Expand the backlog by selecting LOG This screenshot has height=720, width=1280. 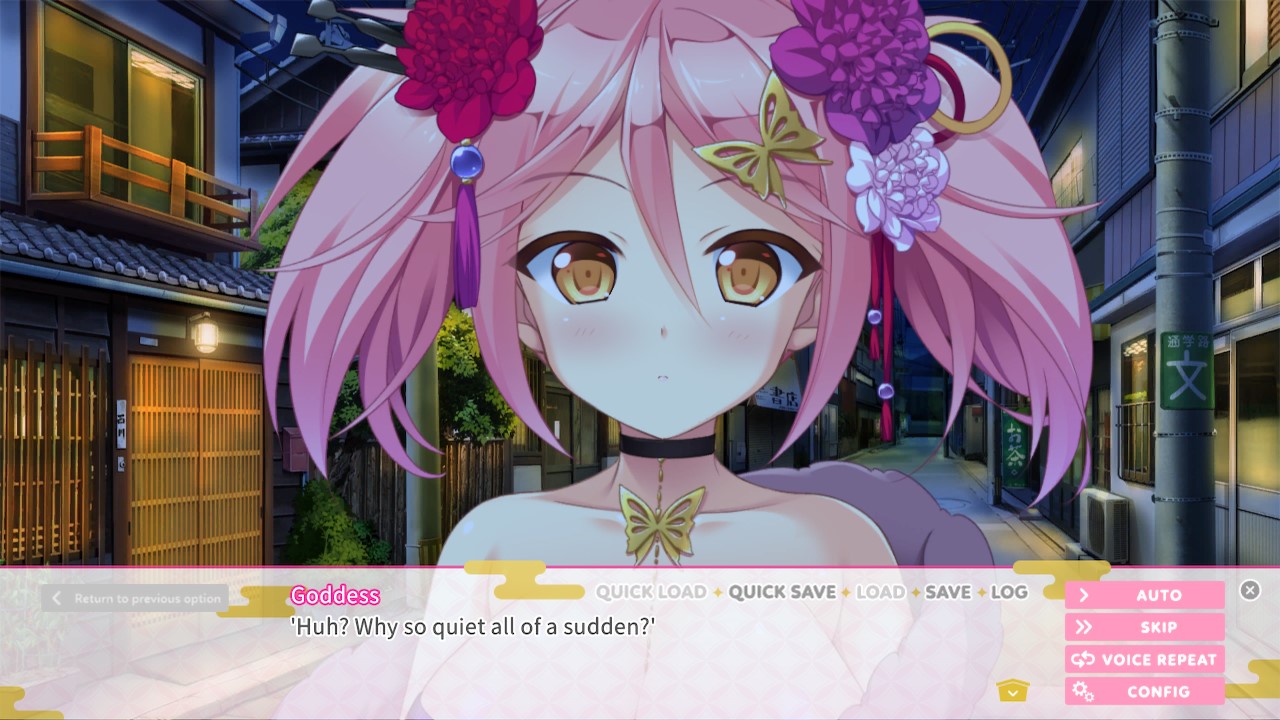click(x=1012, y=592)
